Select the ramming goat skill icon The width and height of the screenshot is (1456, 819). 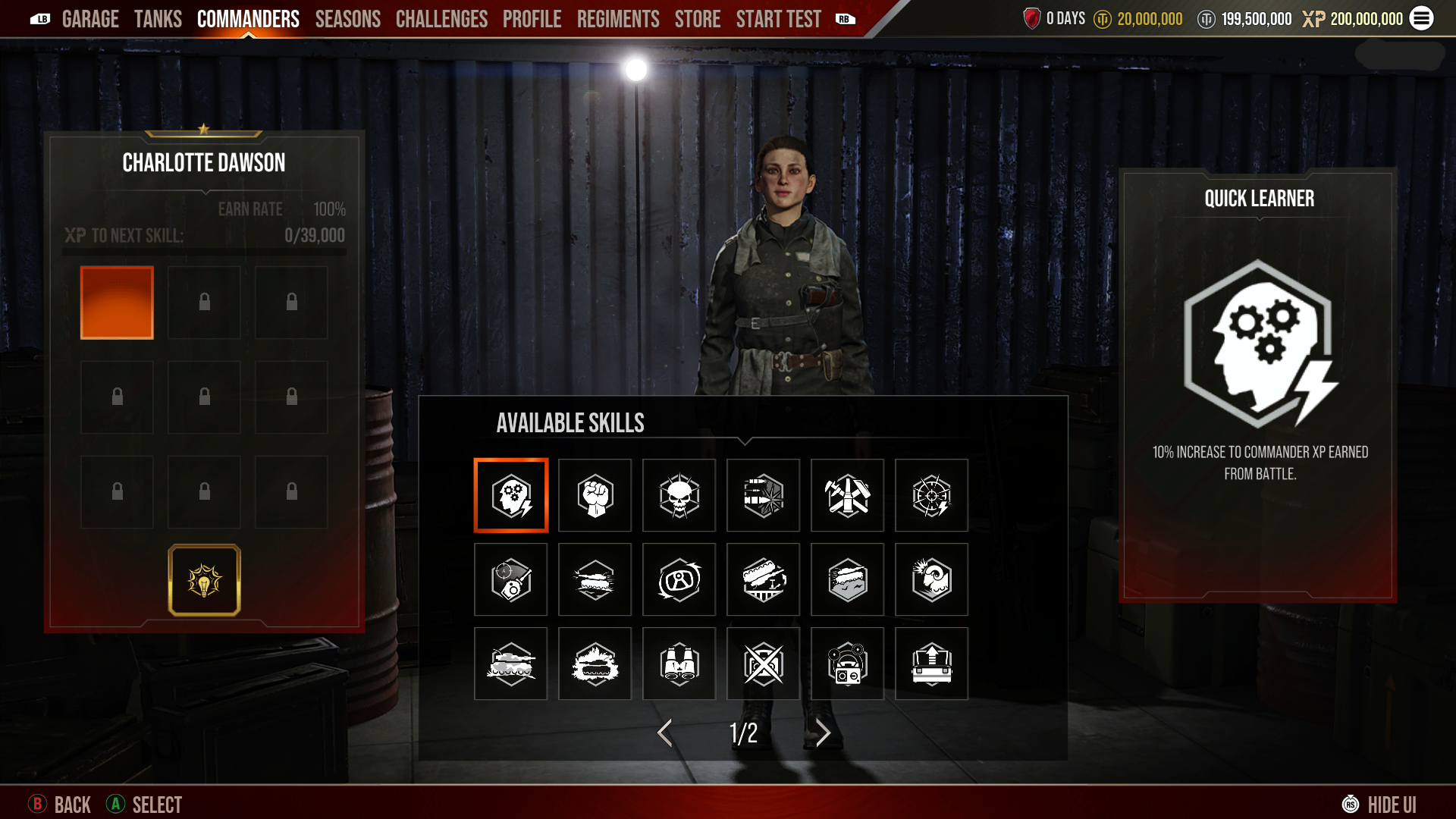click(x=931, y=579)
